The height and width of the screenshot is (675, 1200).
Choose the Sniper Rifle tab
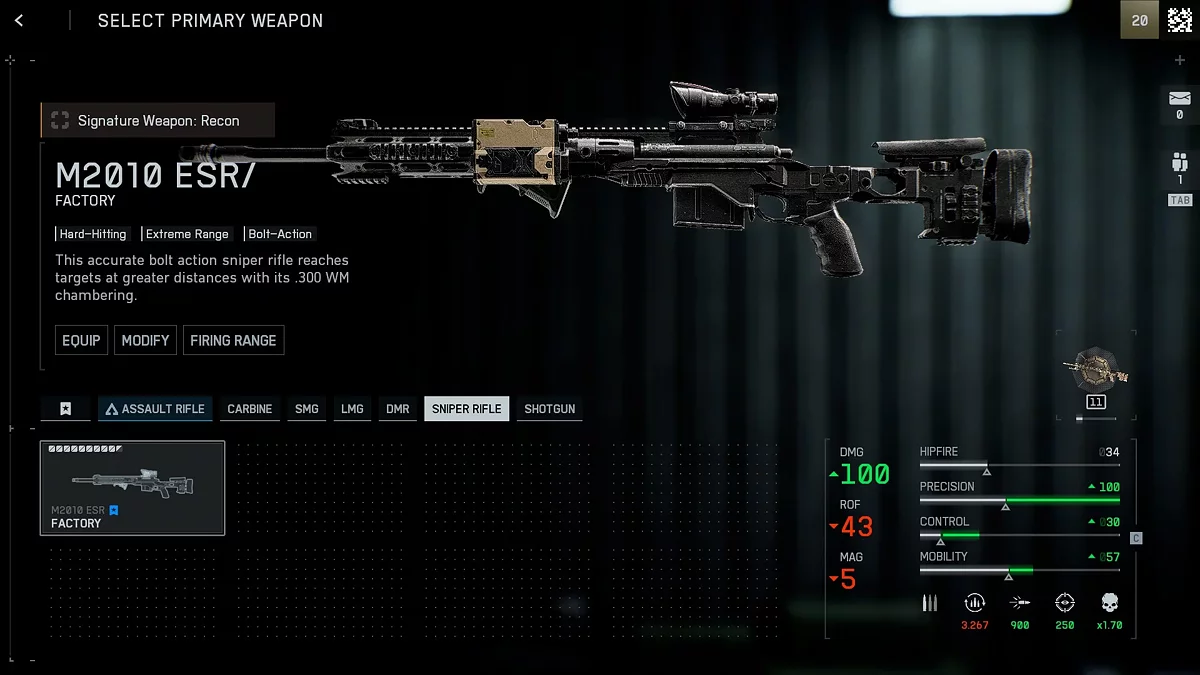click(x=467, y=409)
